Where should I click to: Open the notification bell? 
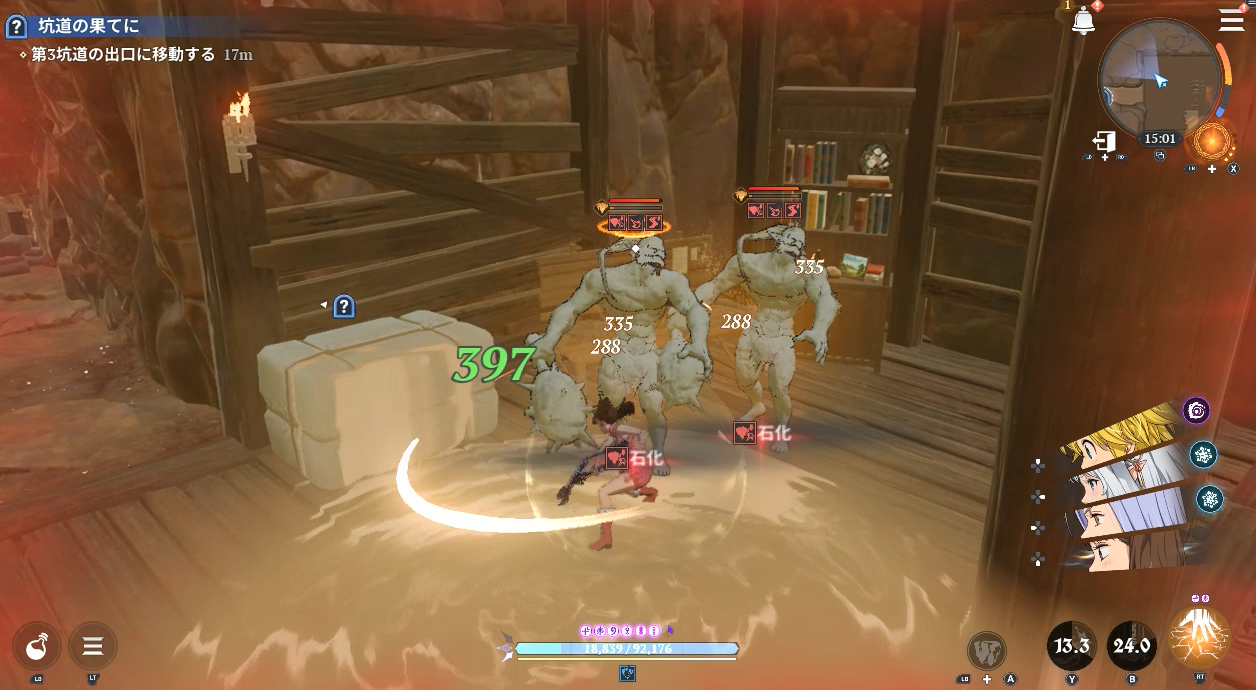pos(1083,21)
